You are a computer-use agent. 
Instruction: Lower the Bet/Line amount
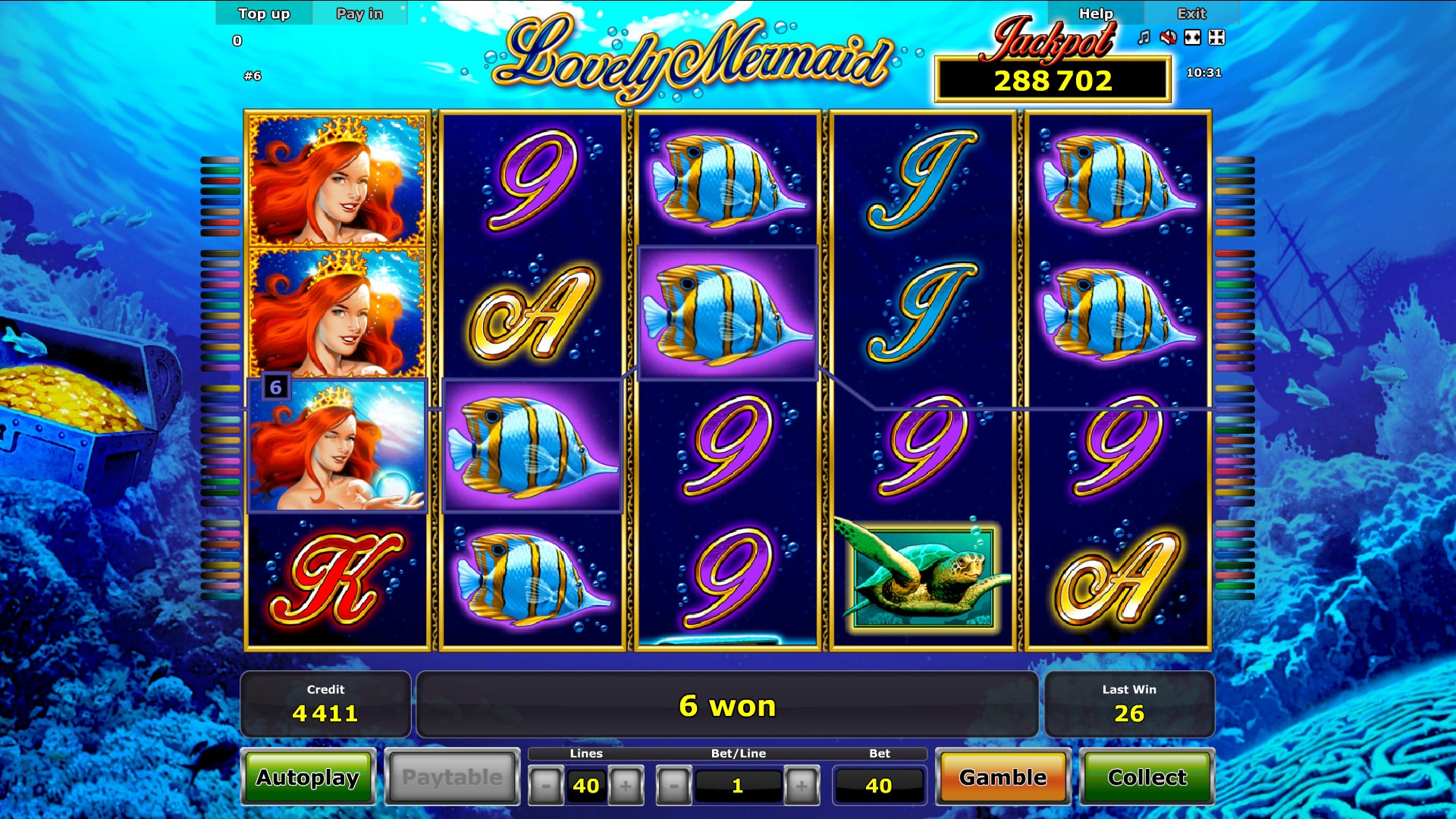[x=673, y=786]
